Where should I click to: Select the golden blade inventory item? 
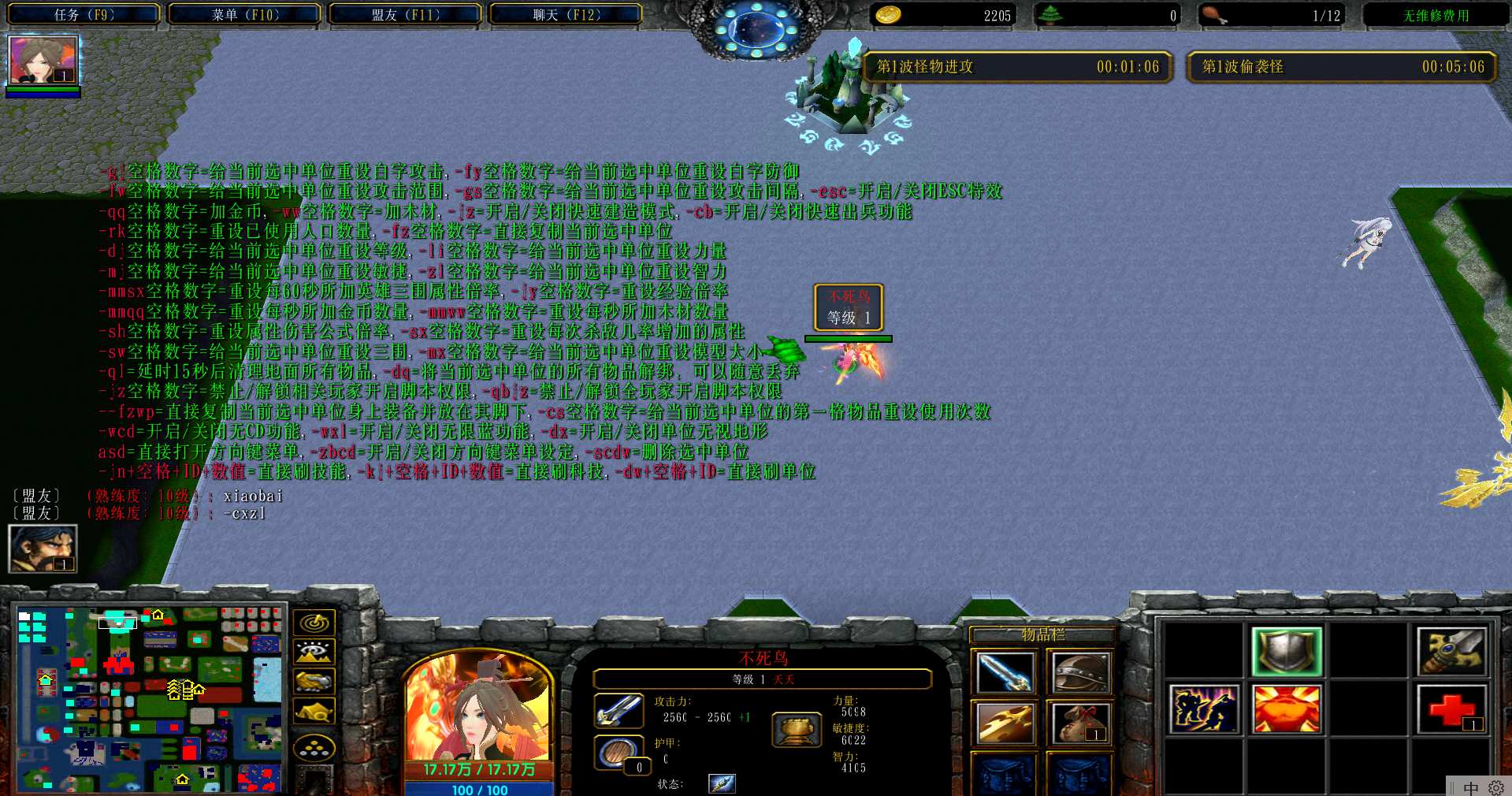point(1004,723)
